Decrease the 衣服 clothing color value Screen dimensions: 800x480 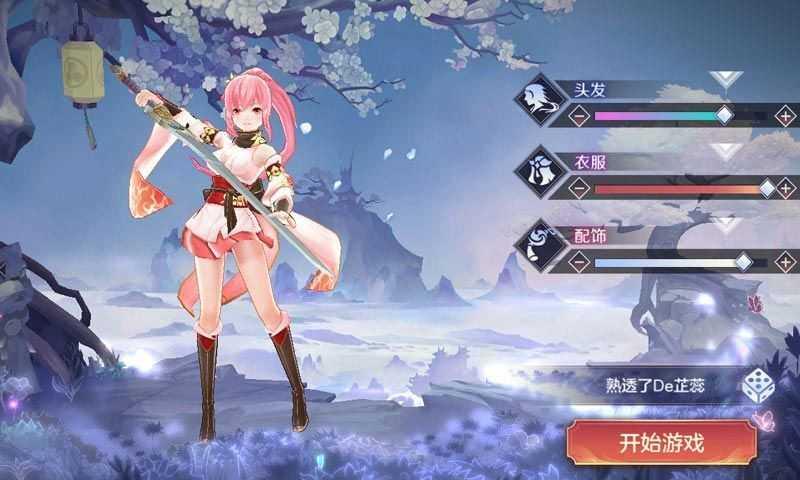click(x=579, y=188)
